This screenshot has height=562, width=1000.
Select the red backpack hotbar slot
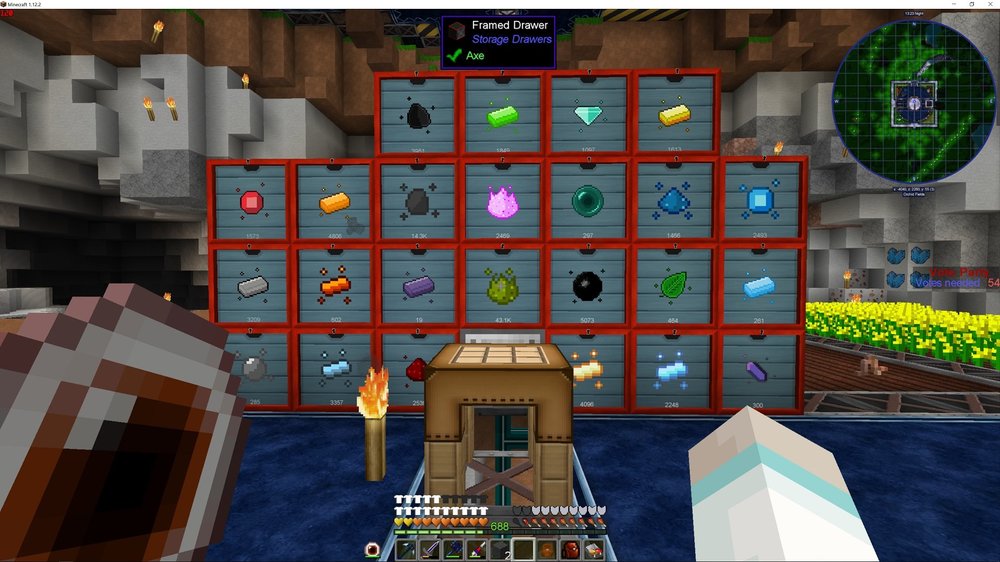click(570, 549)
